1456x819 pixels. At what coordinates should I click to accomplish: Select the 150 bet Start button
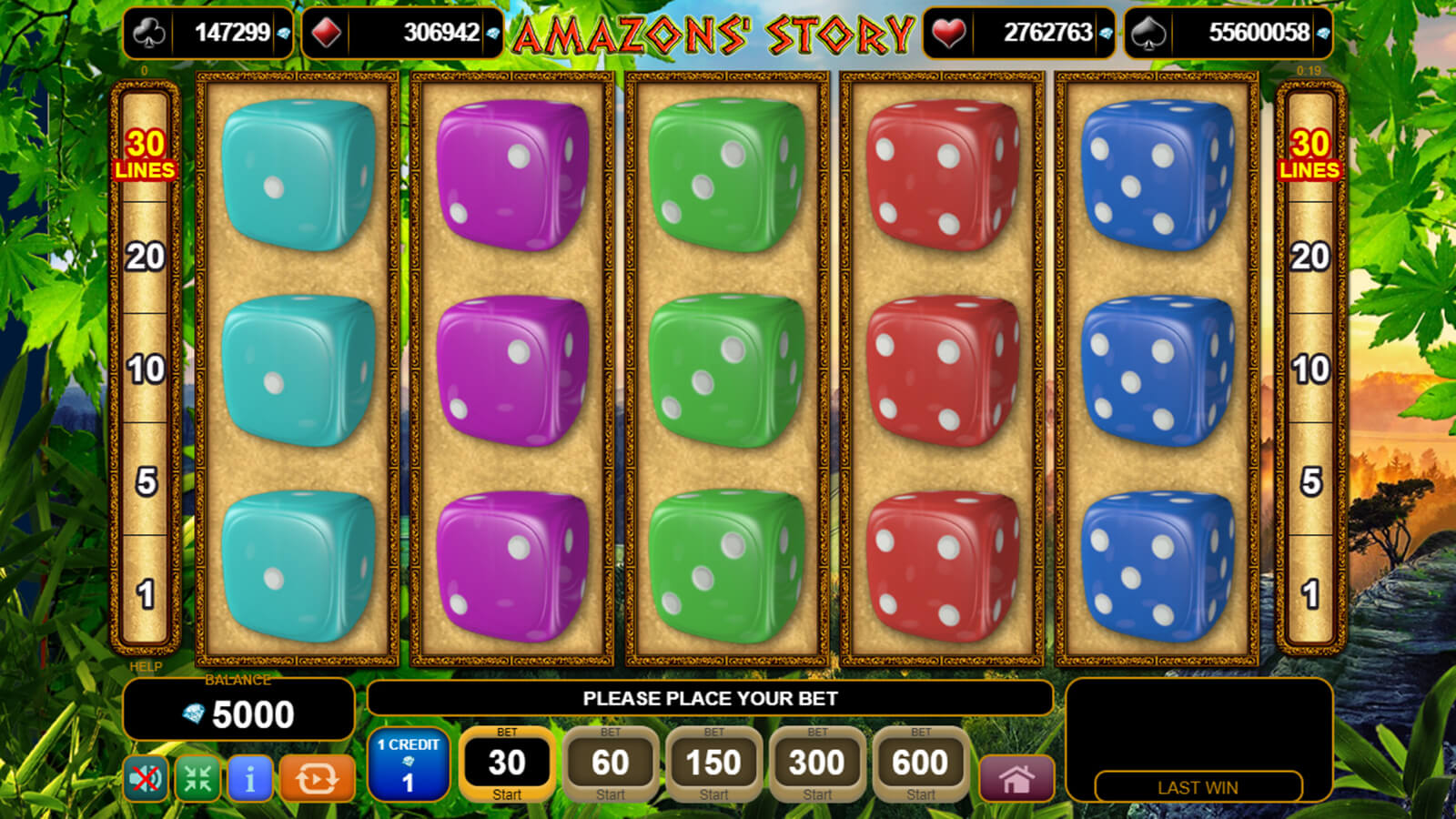pos(714,764)
